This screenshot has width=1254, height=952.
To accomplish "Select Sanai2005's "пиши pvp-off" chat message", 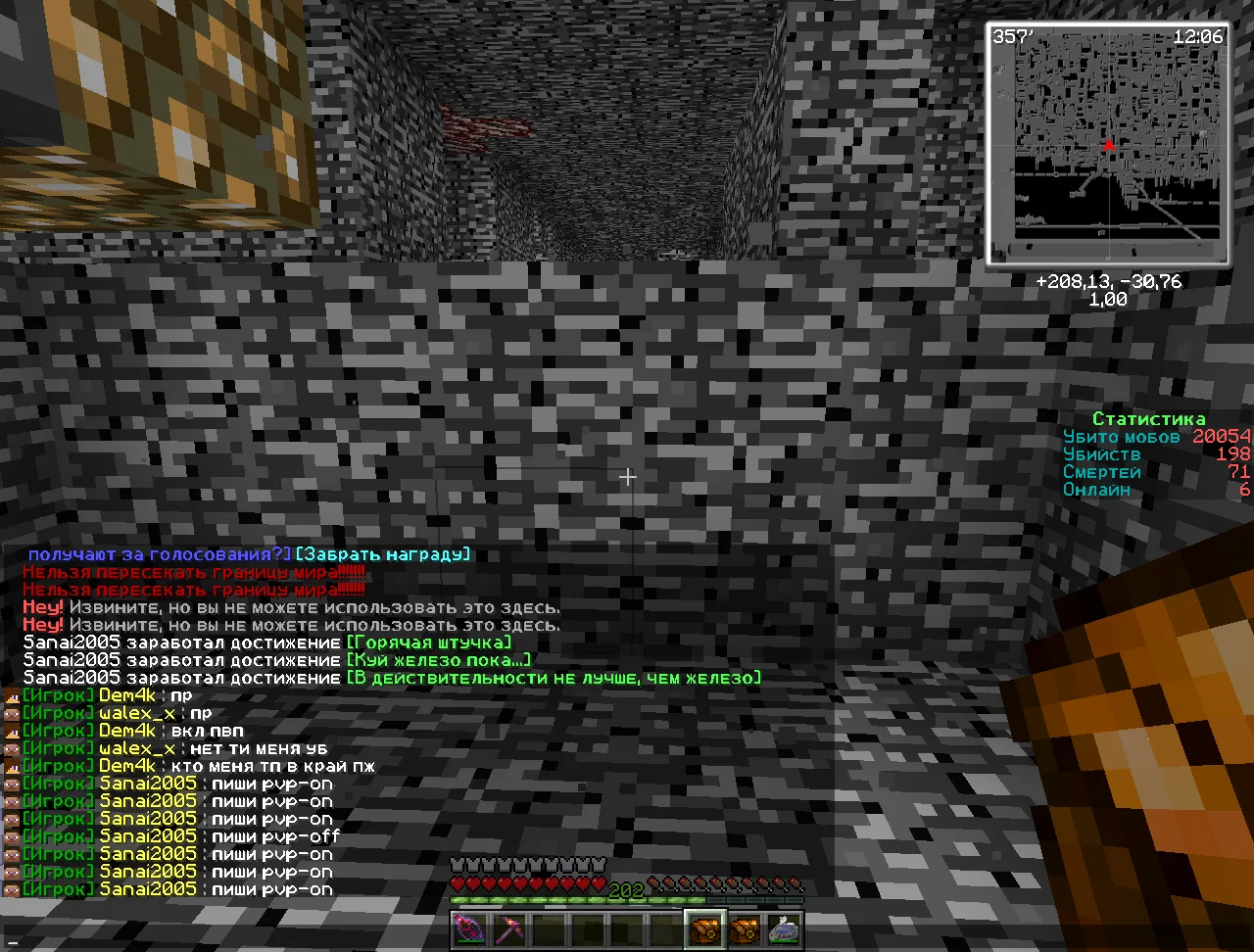I will click(275, 836).
